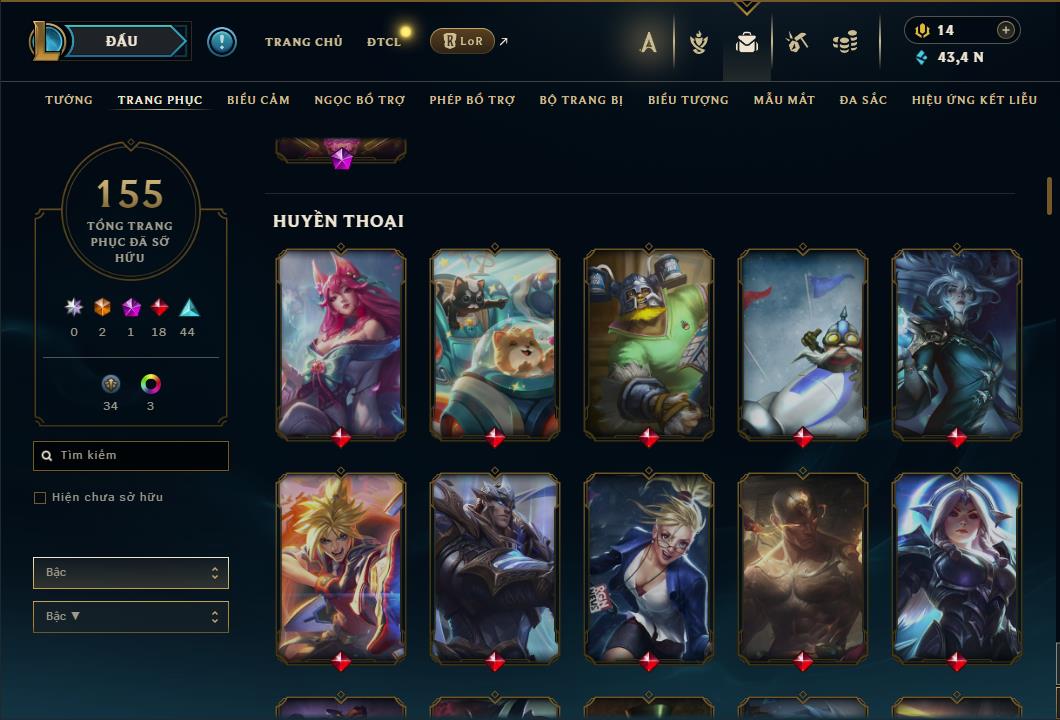
Task: Add RP with the plus button
Action: click(1006, 30)
